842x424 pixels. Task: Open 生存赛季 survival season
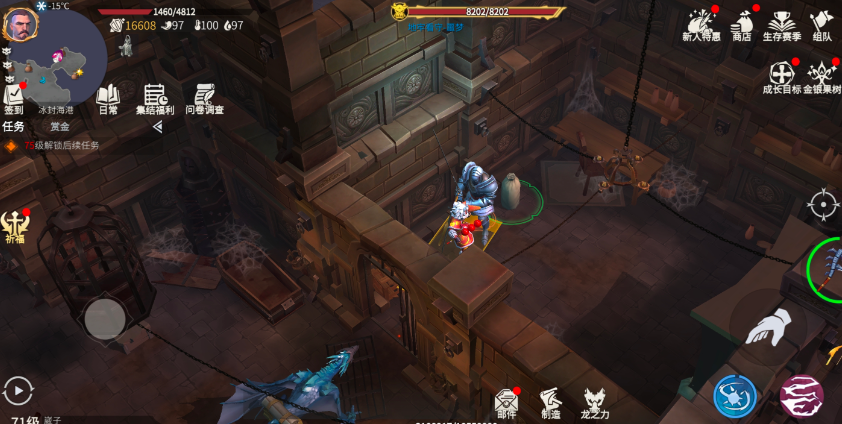[x=781, y=24]
